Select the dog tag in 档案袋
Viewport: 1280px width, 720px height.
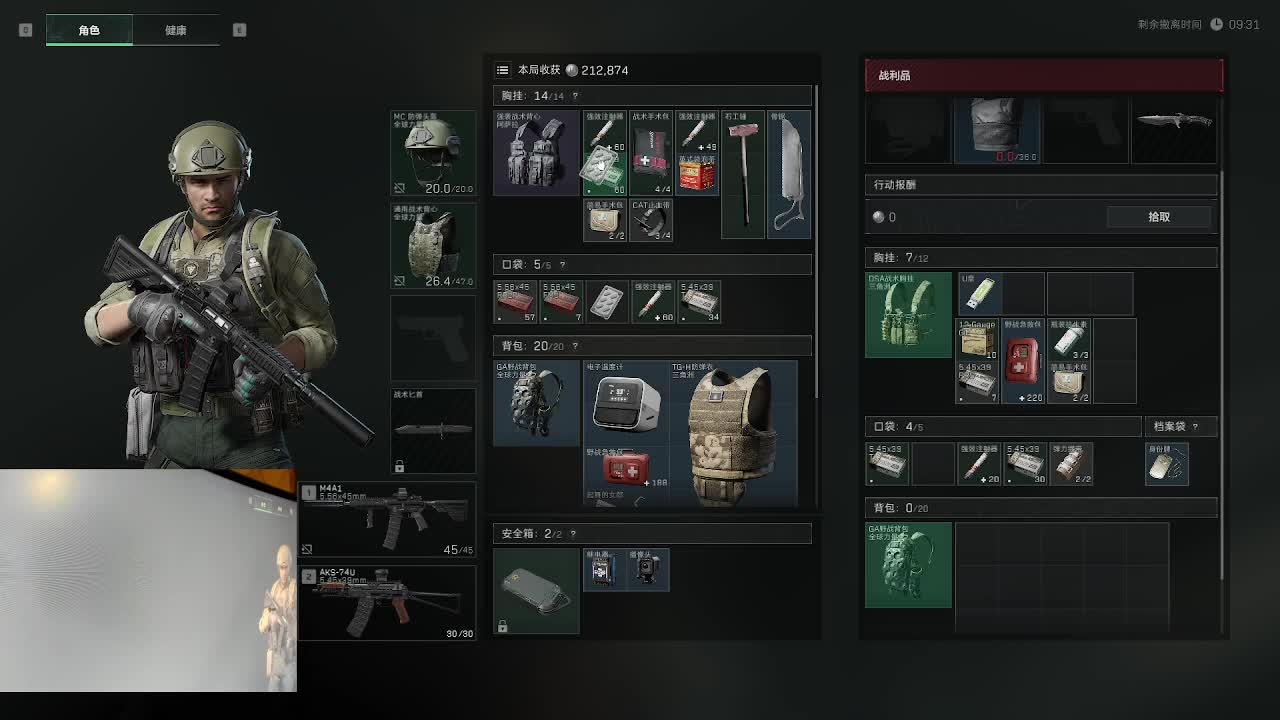[1166, 464]
